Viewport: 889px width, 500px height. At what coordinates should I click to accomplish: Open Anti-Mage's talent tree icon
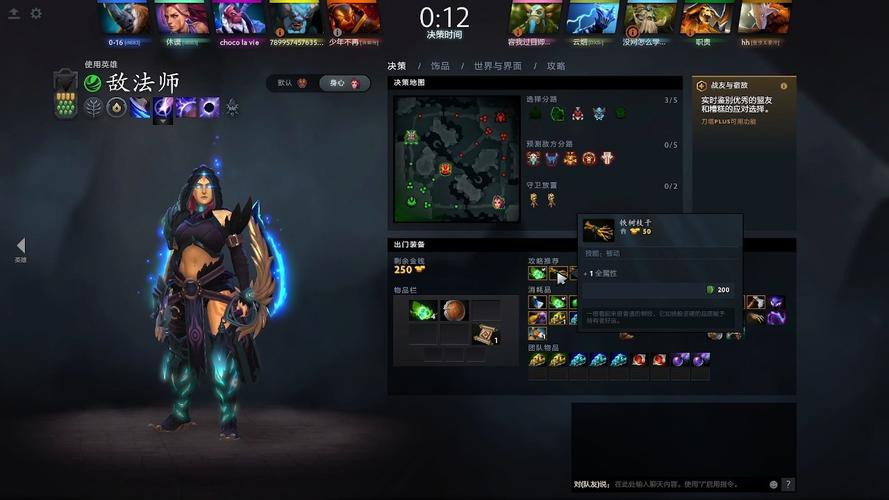click(94, 107)
